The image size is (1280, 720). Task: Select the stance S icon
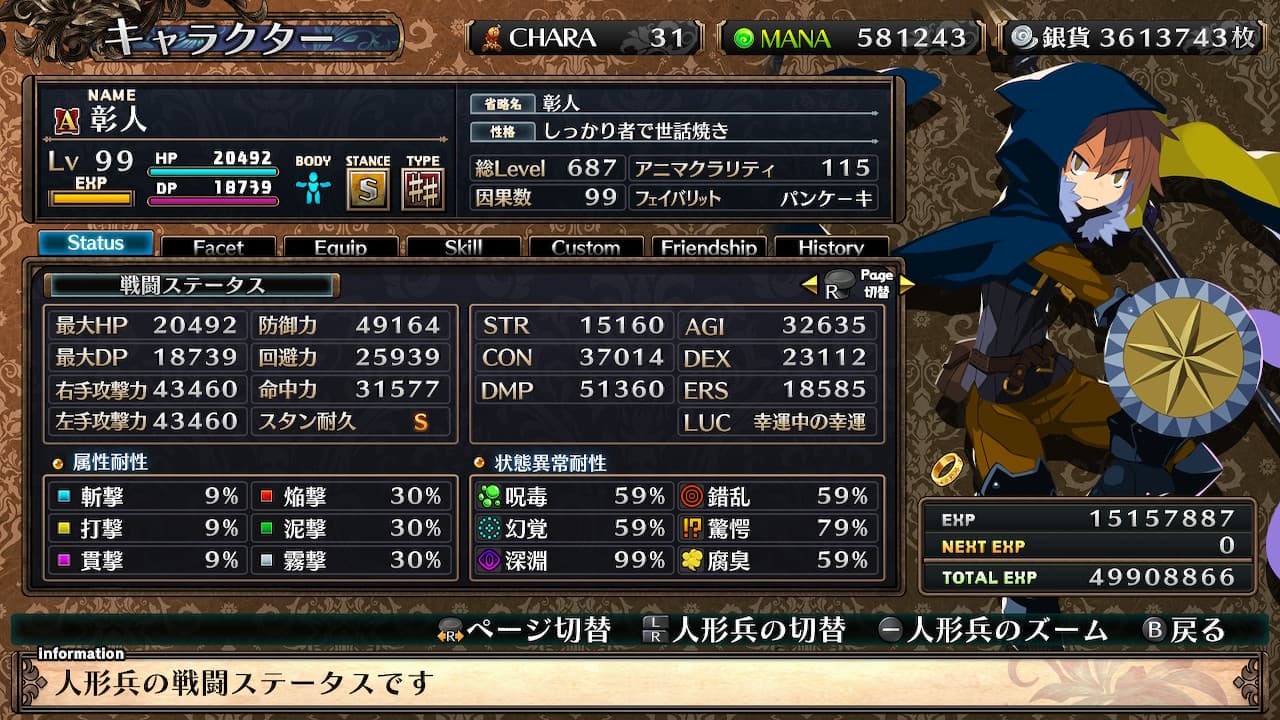tap(368, 190)
